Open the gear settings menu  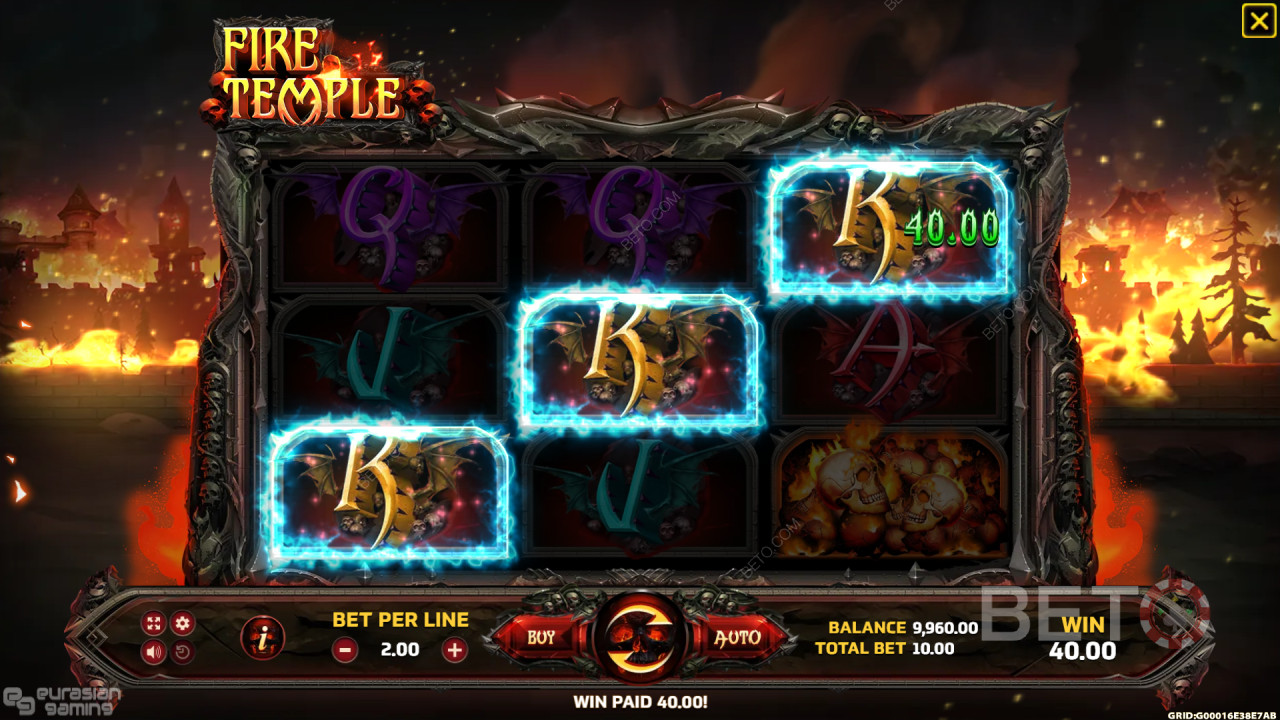point(182,624)
